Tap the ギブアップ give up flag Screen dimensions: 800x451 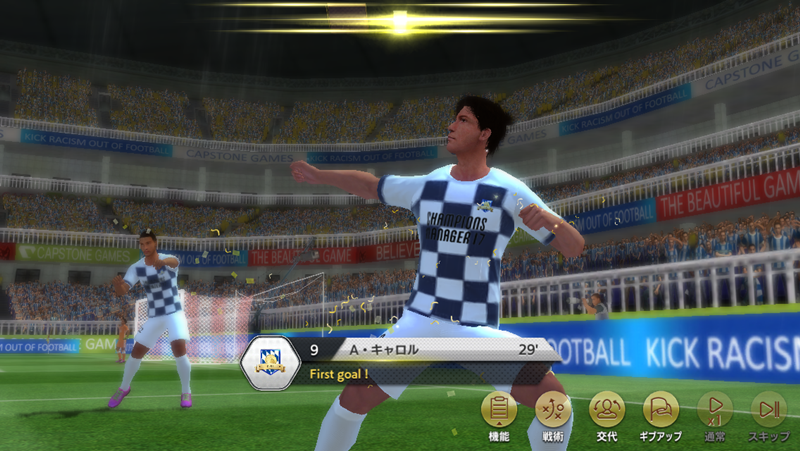(x=660, y=410)
